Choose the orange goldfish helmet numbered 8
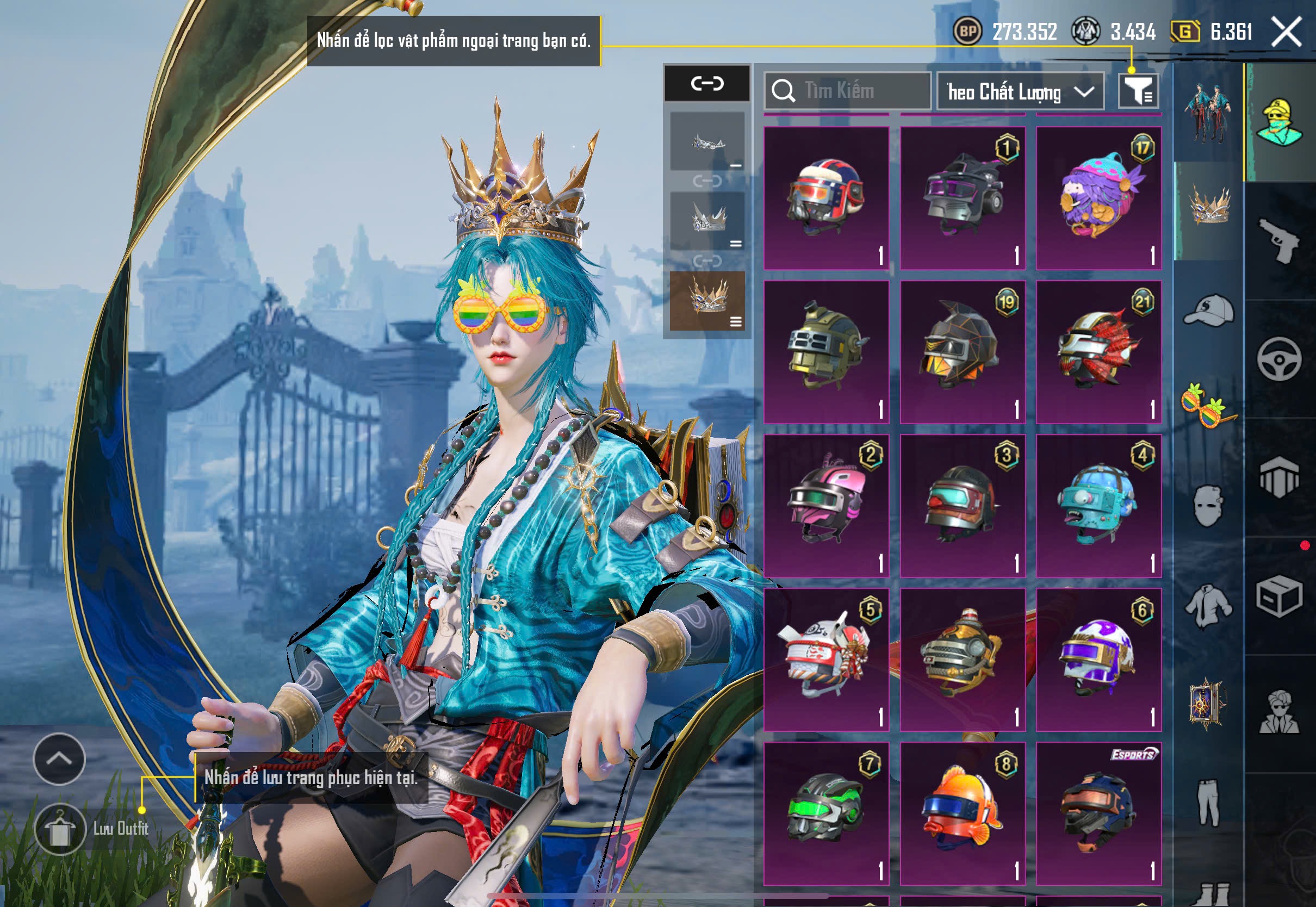 pos(963,814)
